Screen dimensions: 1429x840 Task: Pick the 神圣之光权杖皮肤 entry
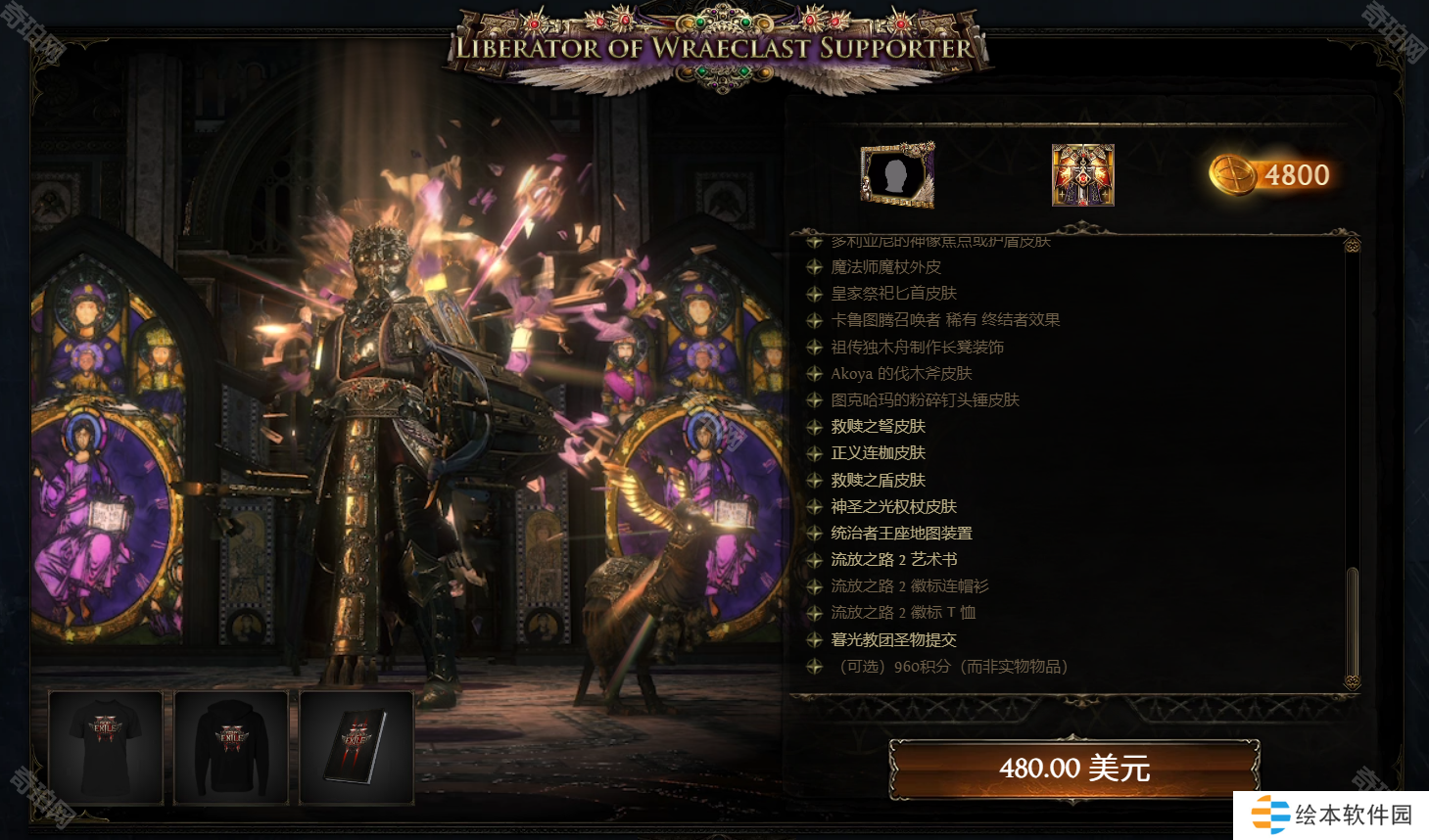[x=893, y=507]
